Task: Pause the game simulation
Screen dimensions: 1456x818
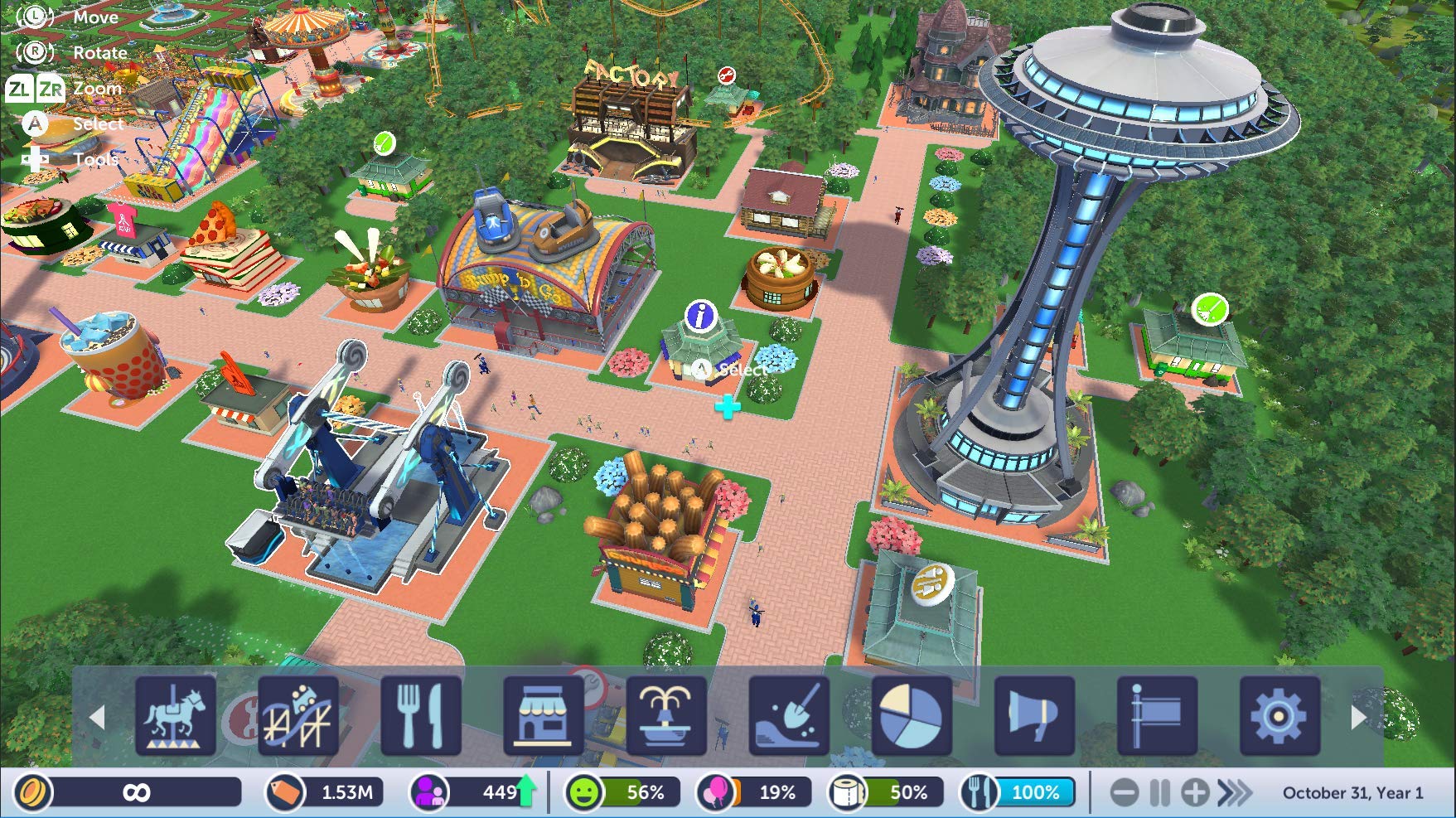Action: (1159, 793)
